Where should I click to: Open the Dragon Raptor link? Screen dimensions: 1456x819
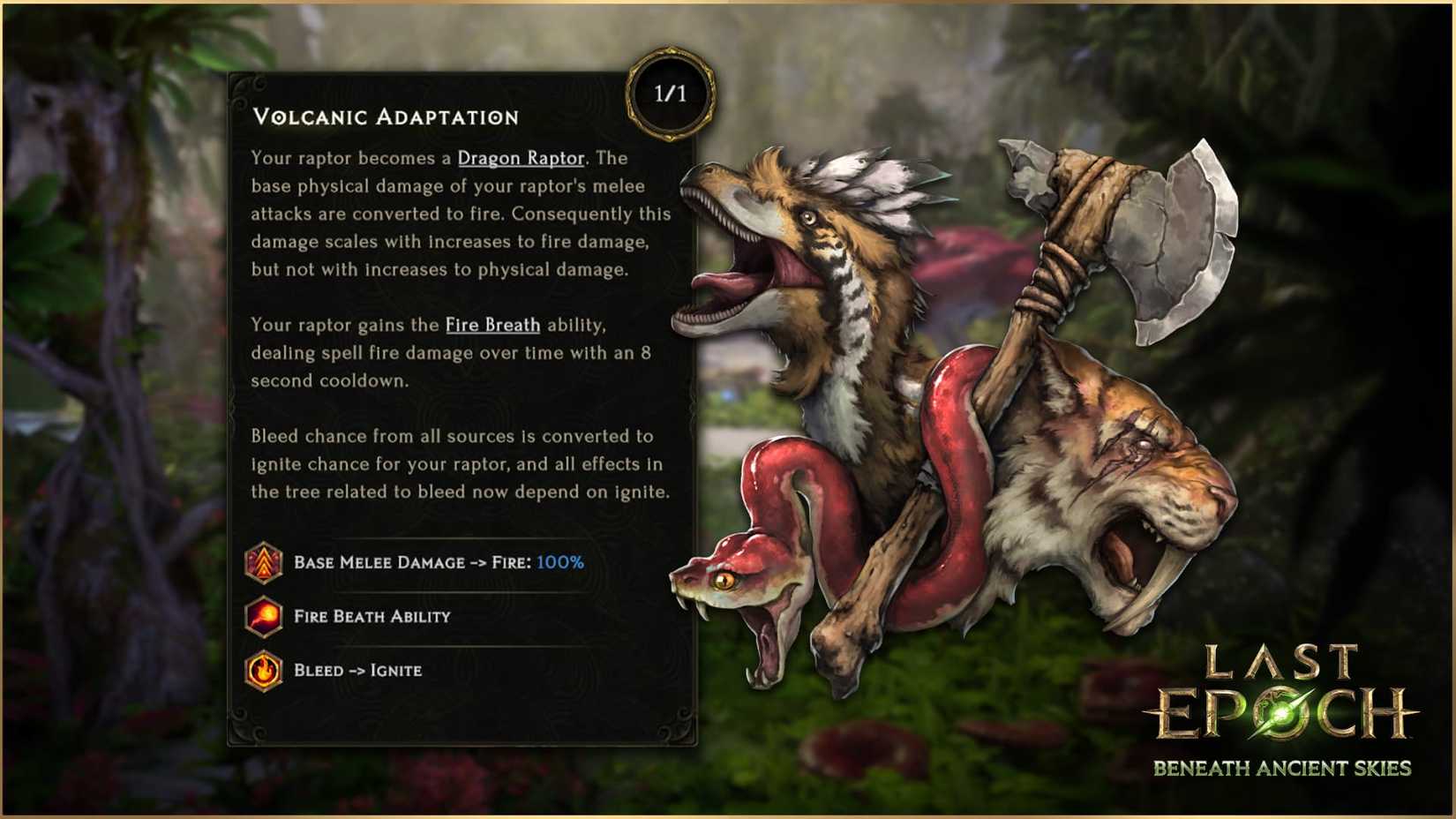click(x=521, y=159)
